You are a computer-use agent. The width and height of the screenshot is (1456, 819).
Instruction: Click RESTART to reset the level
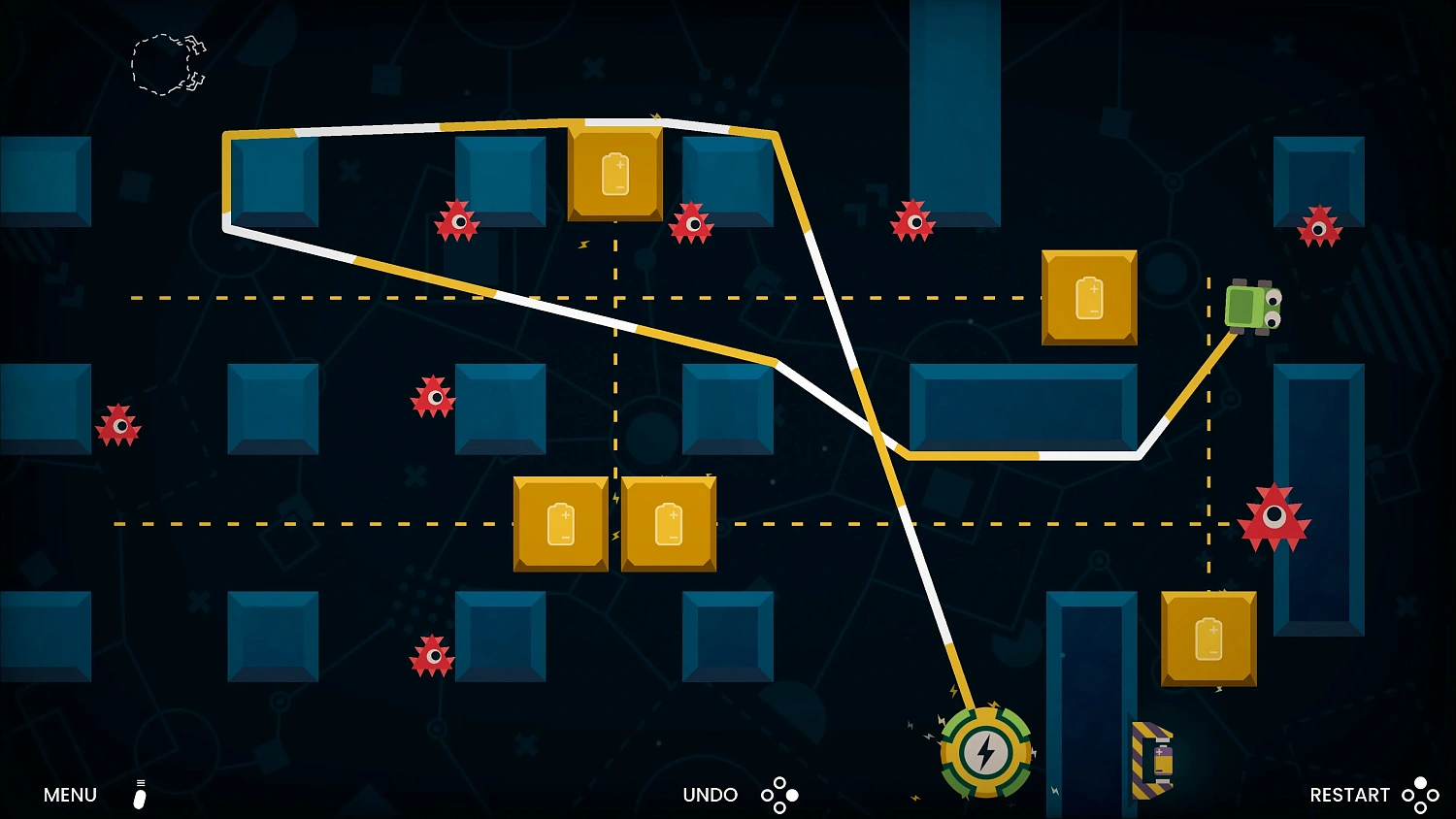pos(1349,795)
